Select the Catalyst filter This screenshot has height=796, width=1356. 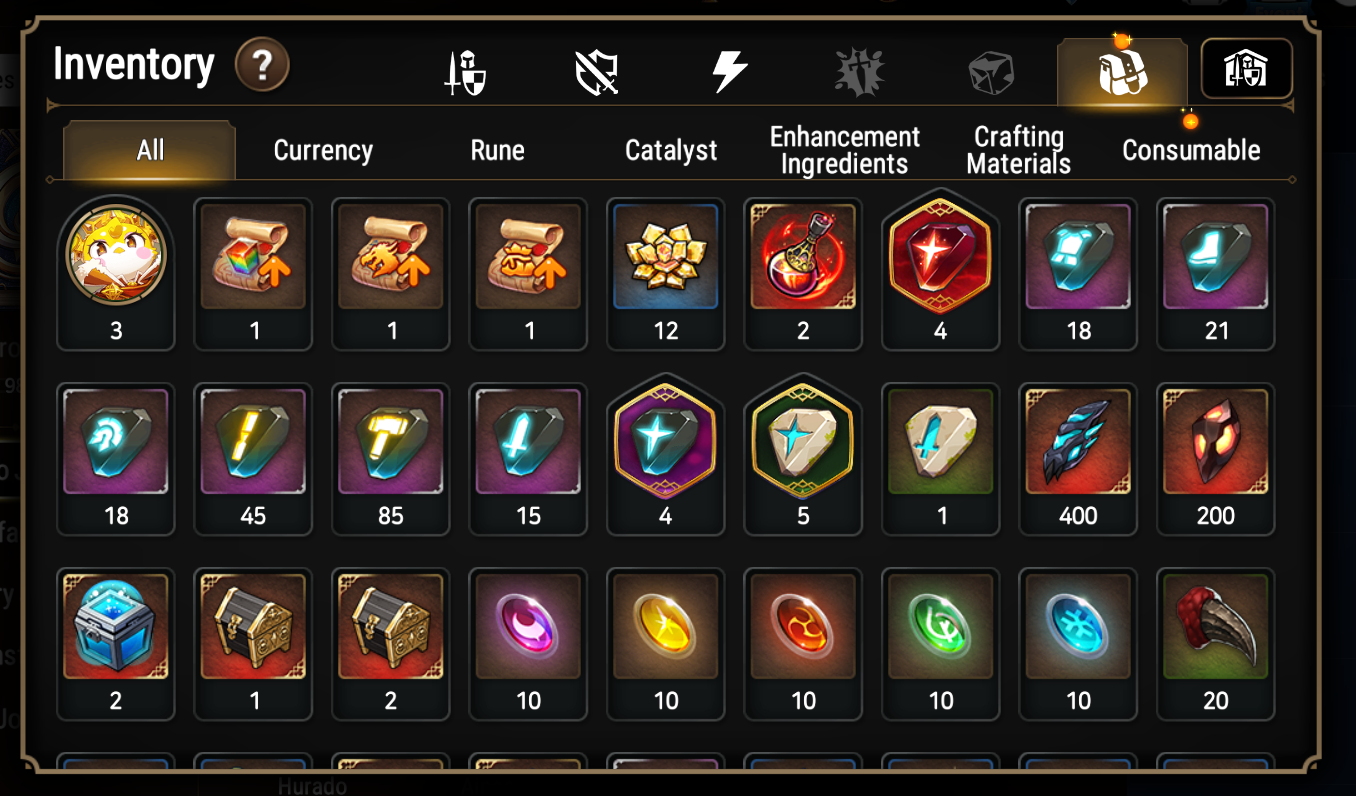coord(671,150)
